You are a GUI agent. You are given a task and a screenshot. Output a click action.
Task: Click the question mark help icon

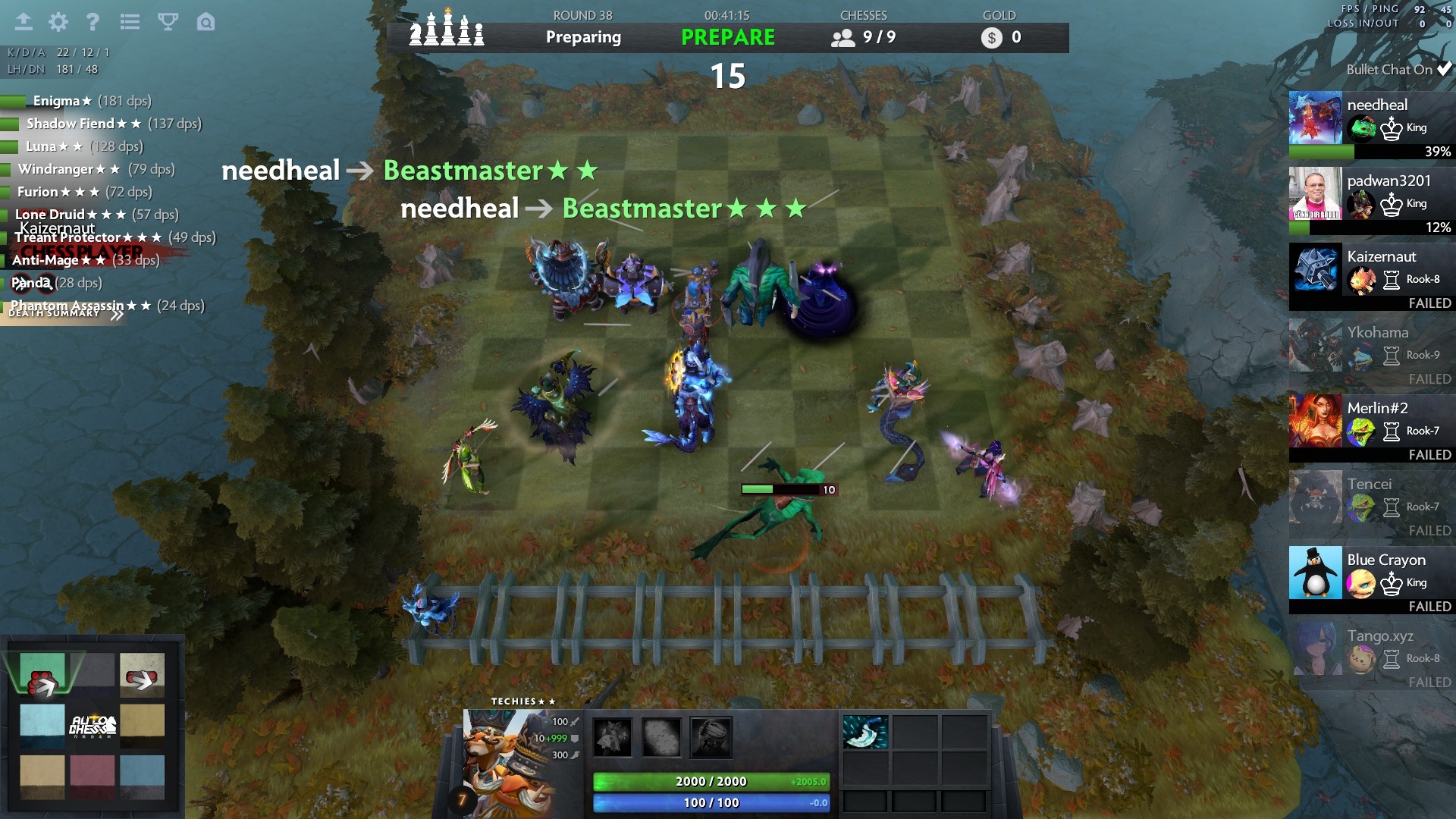93,22
